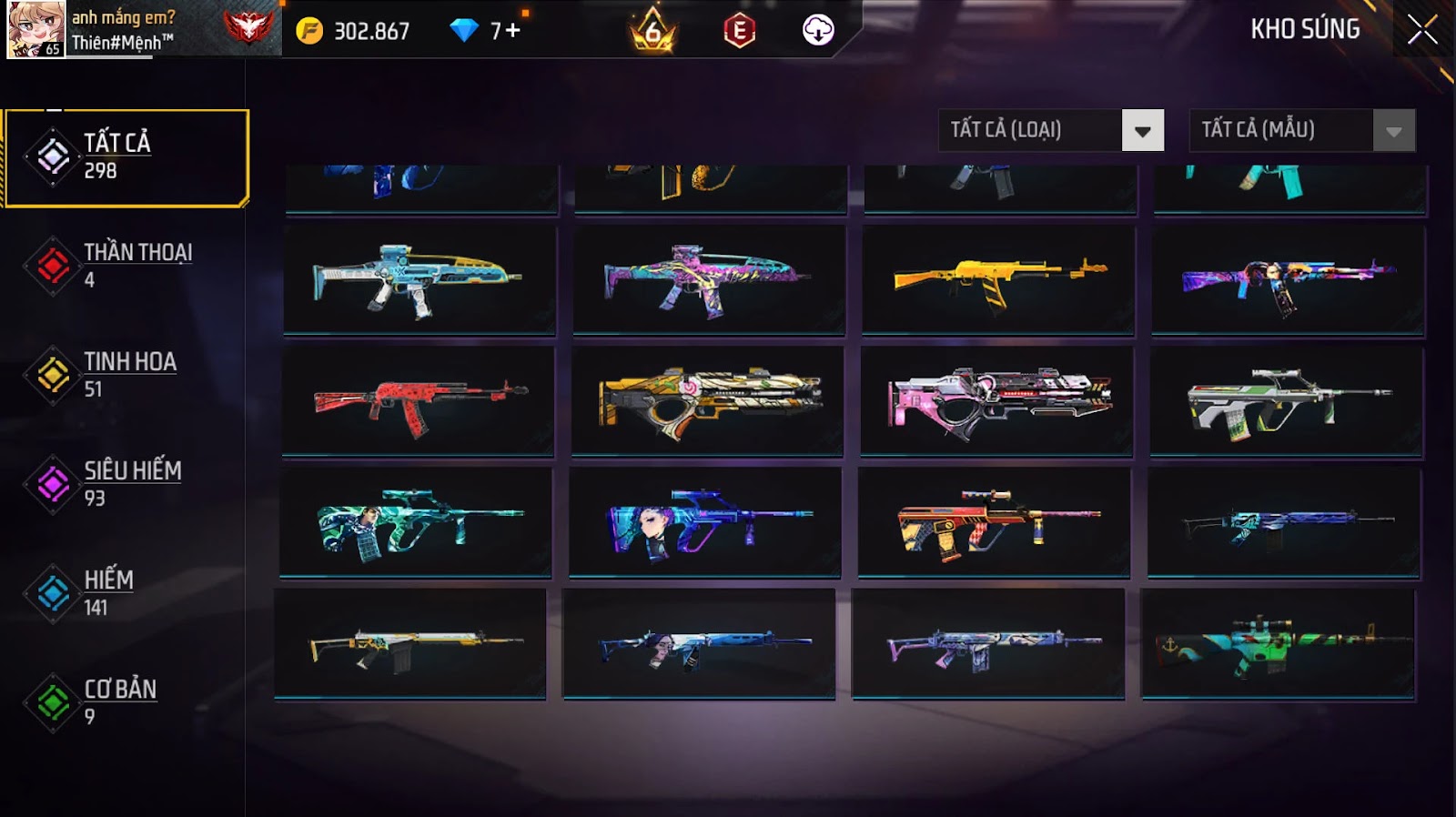1456x817 pixels.
Task: Select the green and white AUG skin
Action: point(1286,400)
